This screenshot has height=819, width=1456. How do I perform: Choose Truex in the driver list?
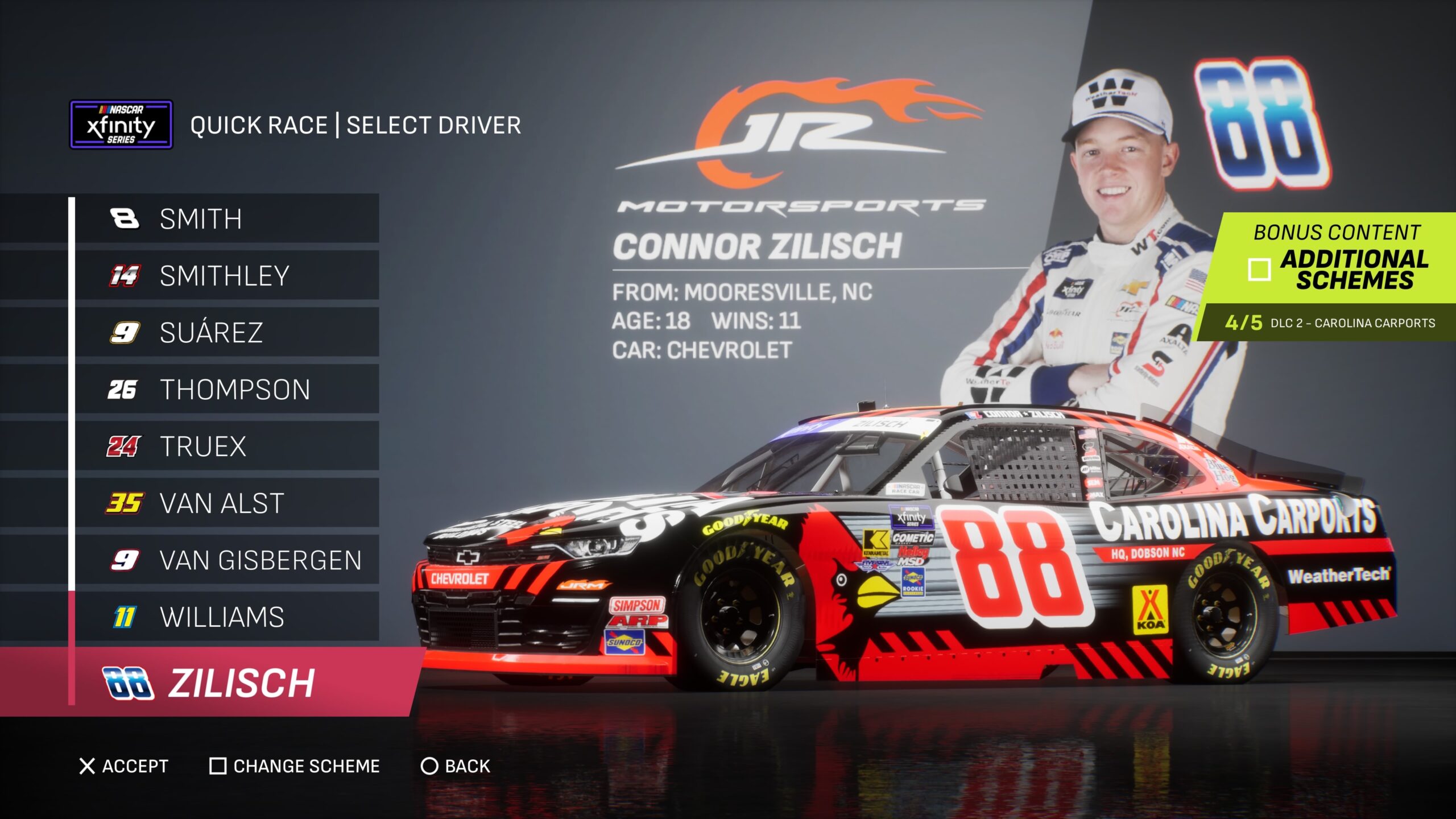pyautogui.click(x=226, y=446)
